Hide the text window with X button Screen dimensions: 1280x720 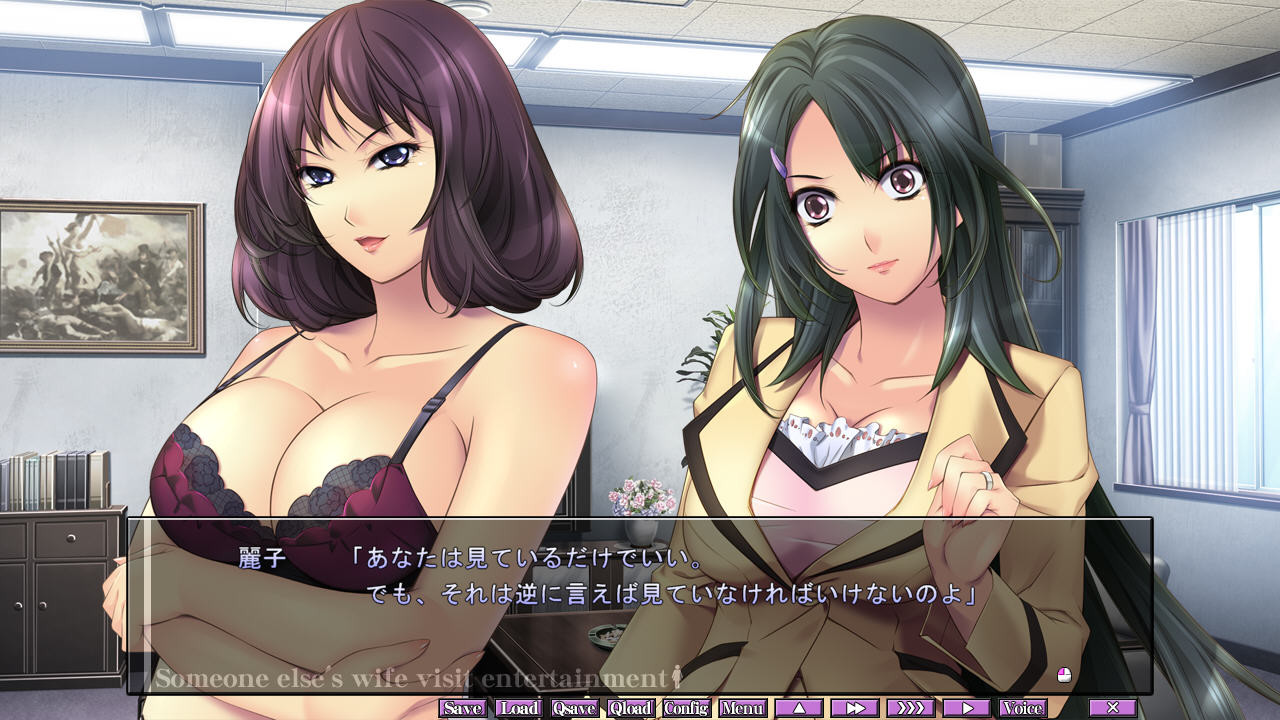1113,708
